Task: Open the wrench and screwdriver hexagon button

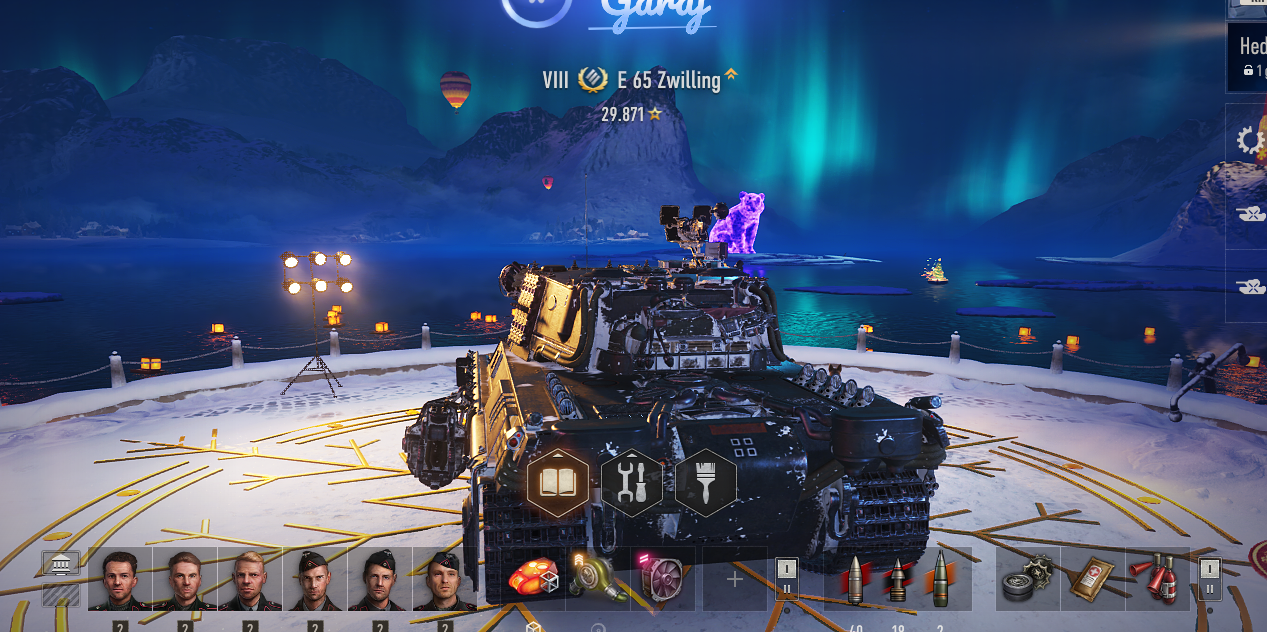Action: click(x=632, y=483)
